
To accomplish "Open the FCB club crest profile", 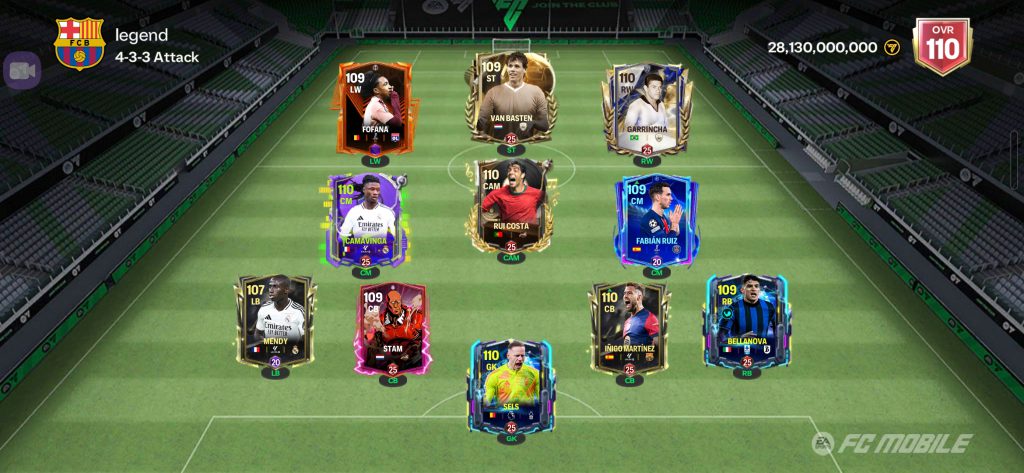I will (x=79, y=44).
